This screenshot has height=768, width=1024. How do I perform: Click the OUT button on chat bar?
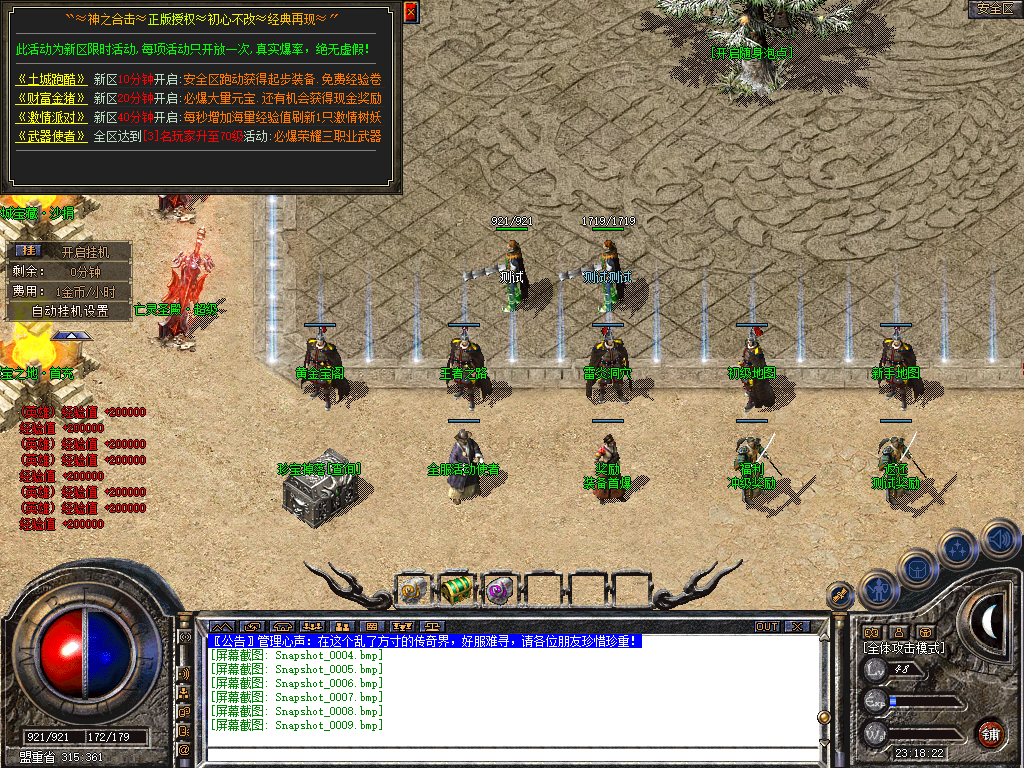point(766,627)
